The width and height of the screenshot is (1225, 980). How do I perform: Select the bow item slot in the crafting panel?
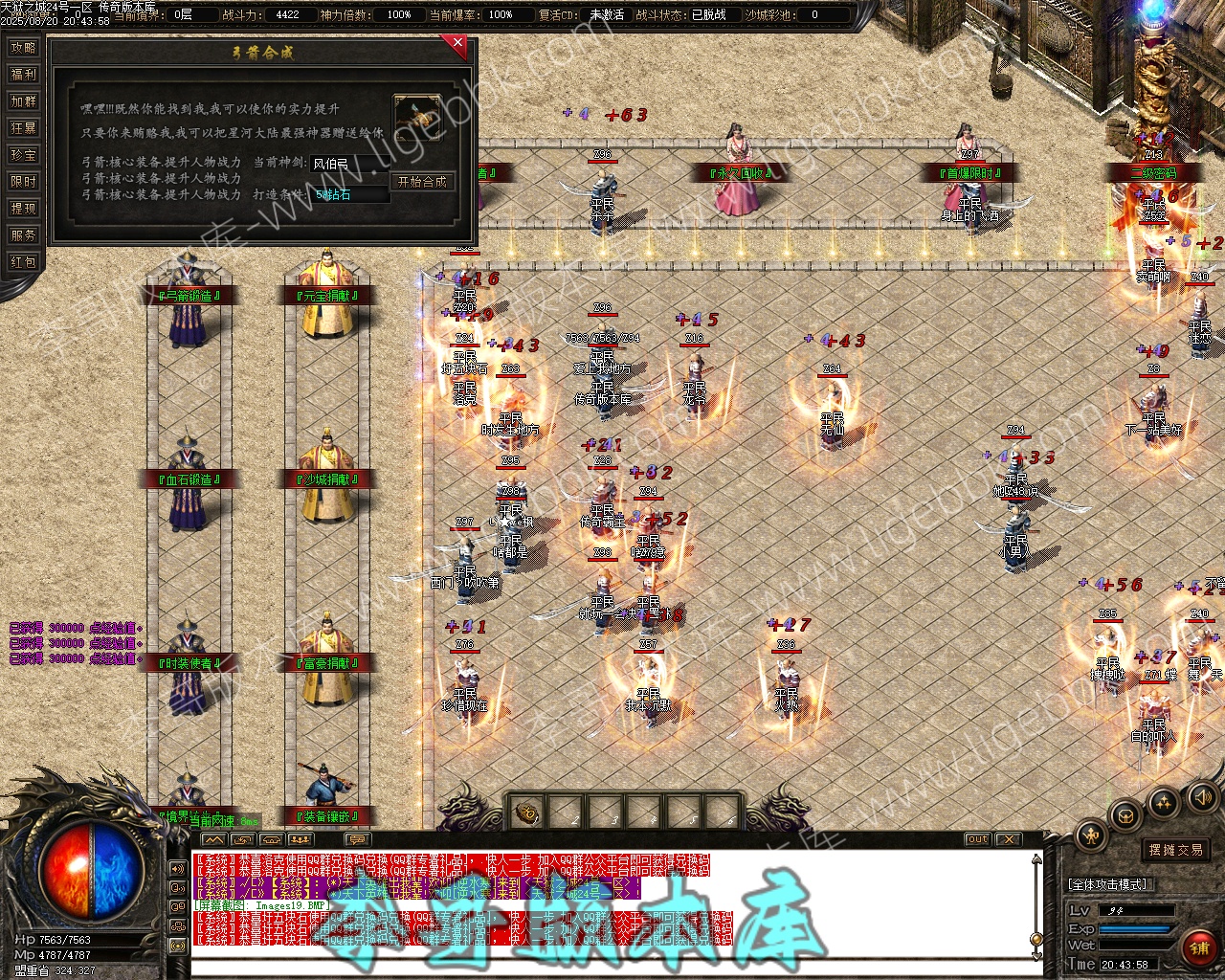click(417, 117)
